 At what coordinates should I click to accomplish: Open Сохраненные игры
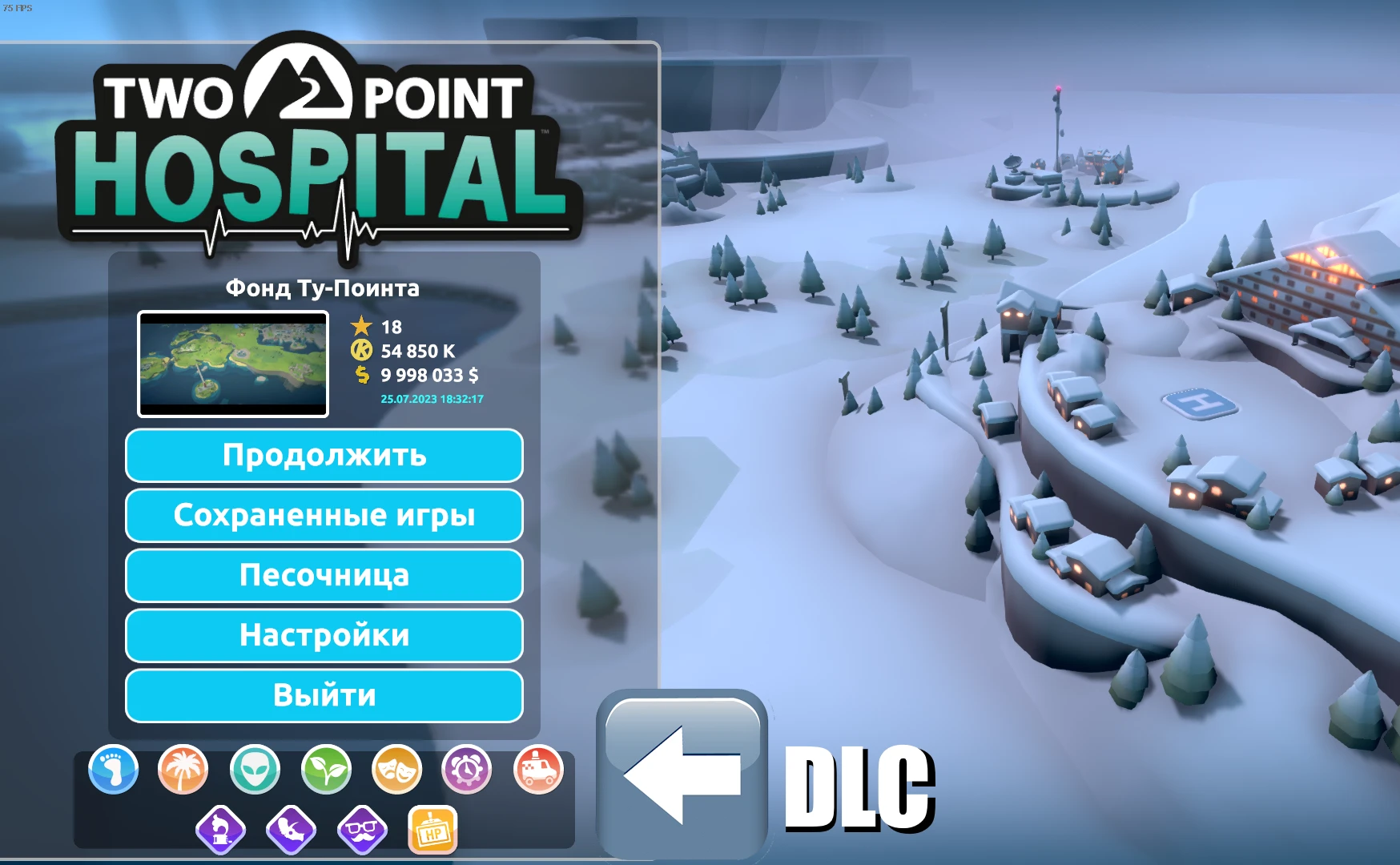coord(324,516)
